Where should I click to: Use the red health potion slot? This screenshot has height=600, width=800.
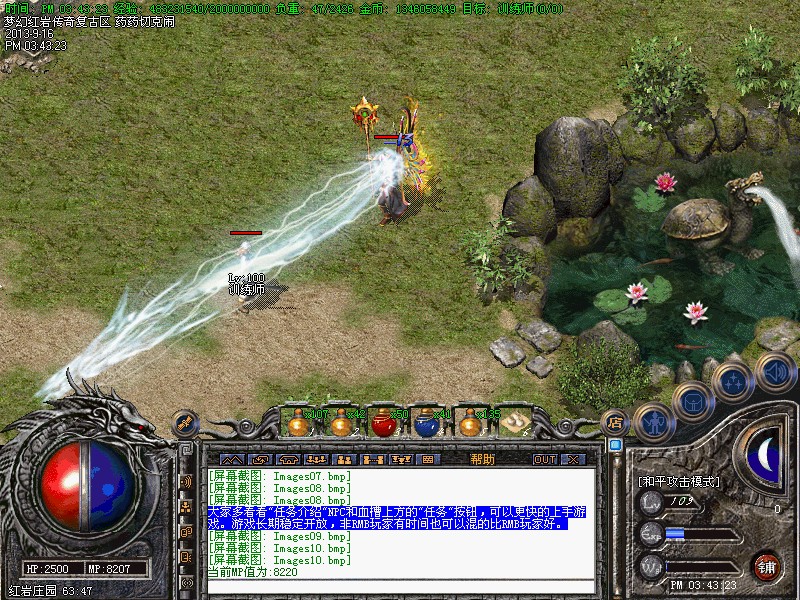(383, 422)
